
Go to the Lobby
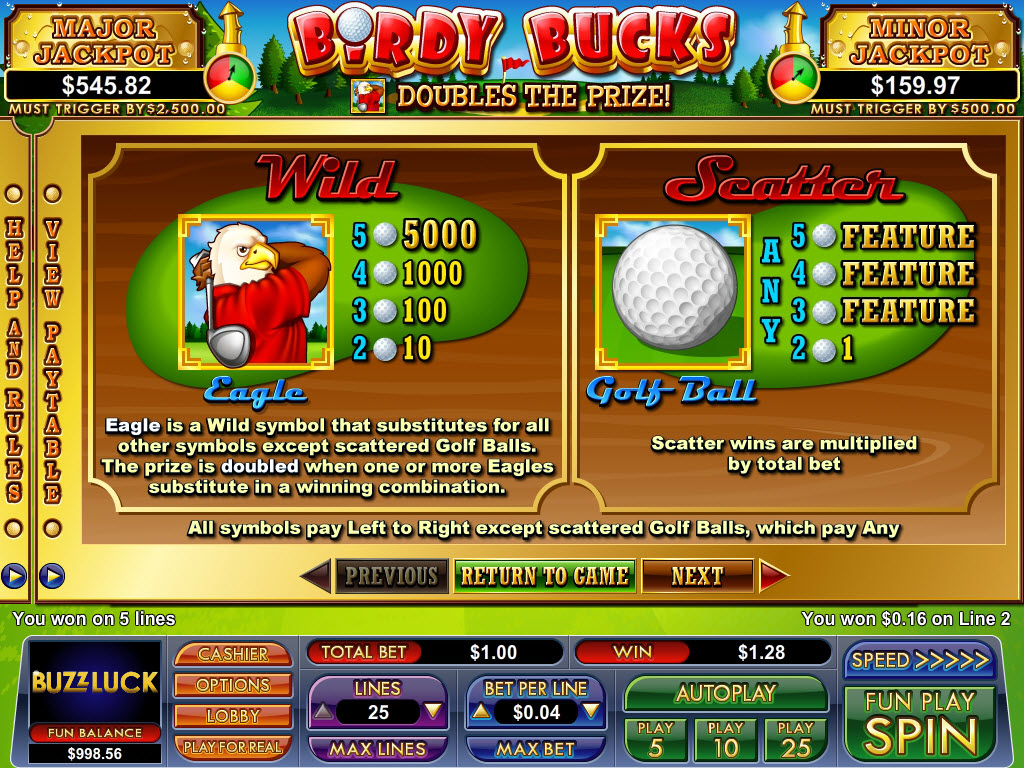point(232,716)
